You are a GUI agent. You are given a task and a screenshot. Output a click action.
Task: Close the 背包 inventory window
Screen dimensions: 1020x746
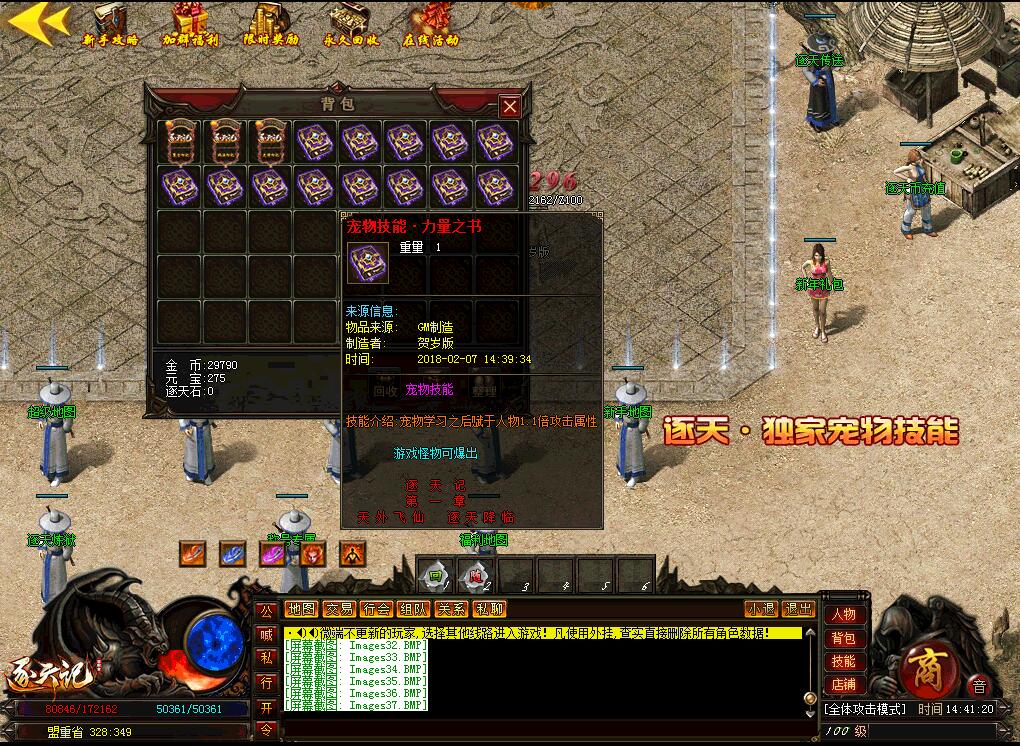[510, 106]
